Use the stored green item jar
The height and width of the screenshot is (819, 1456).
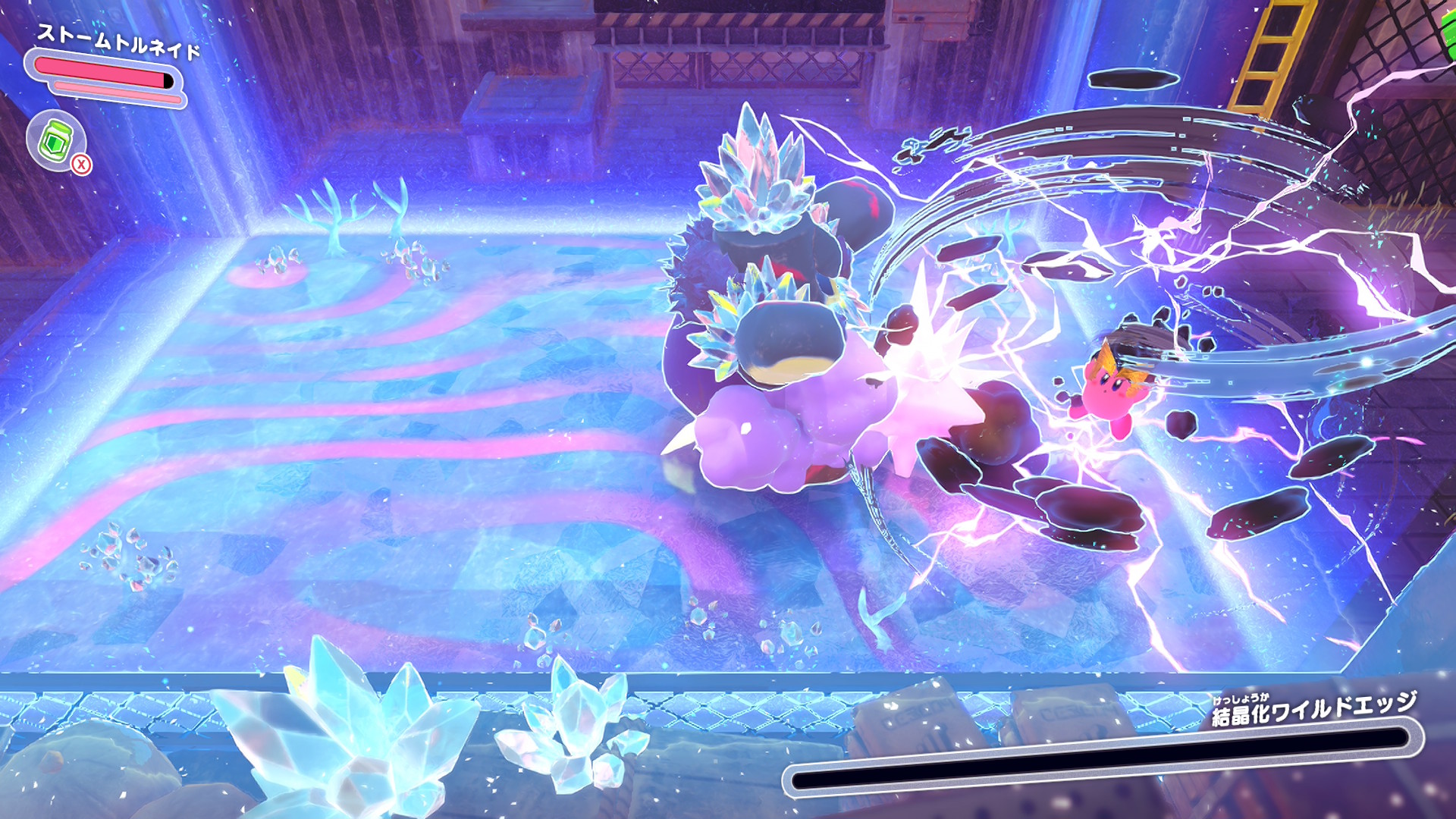pyautogui.click(x=56, y=141)
